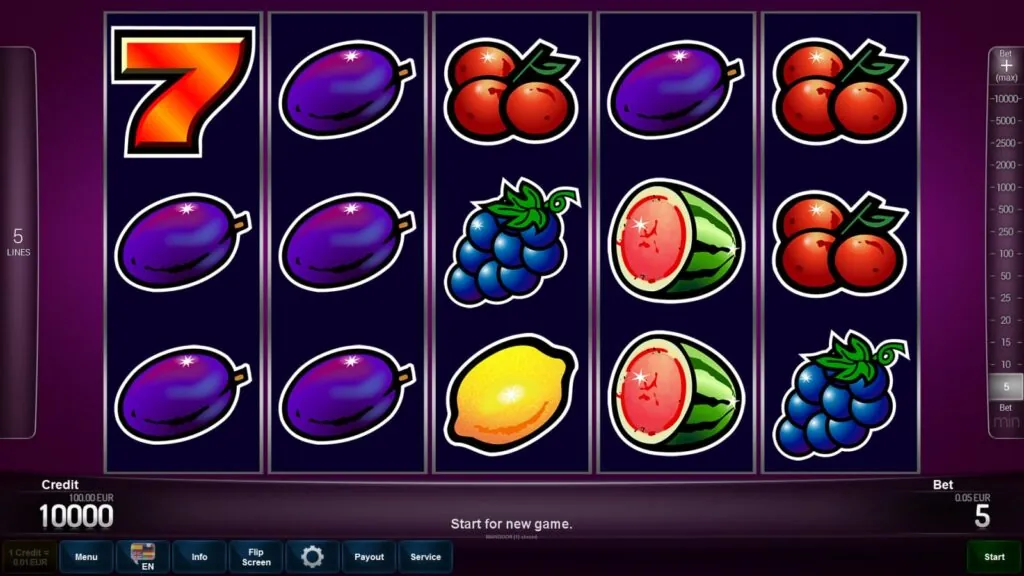This screenshot has height=576, width=1024.
Task: Select the 100 bet level
Action: click(1005, 253)
